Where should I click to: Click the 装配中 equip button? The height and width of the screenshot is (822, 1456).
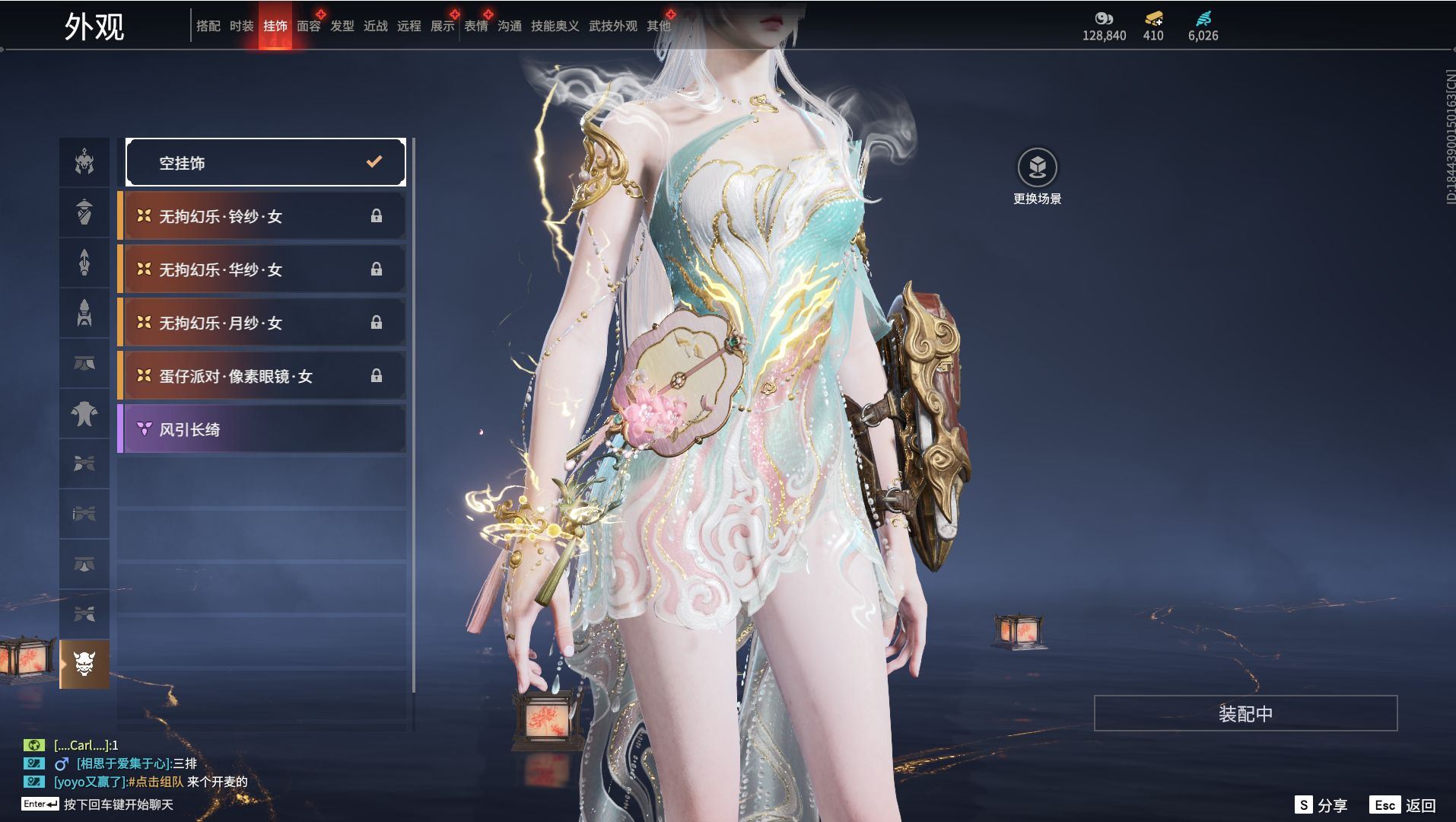(x=1245, y=713)
